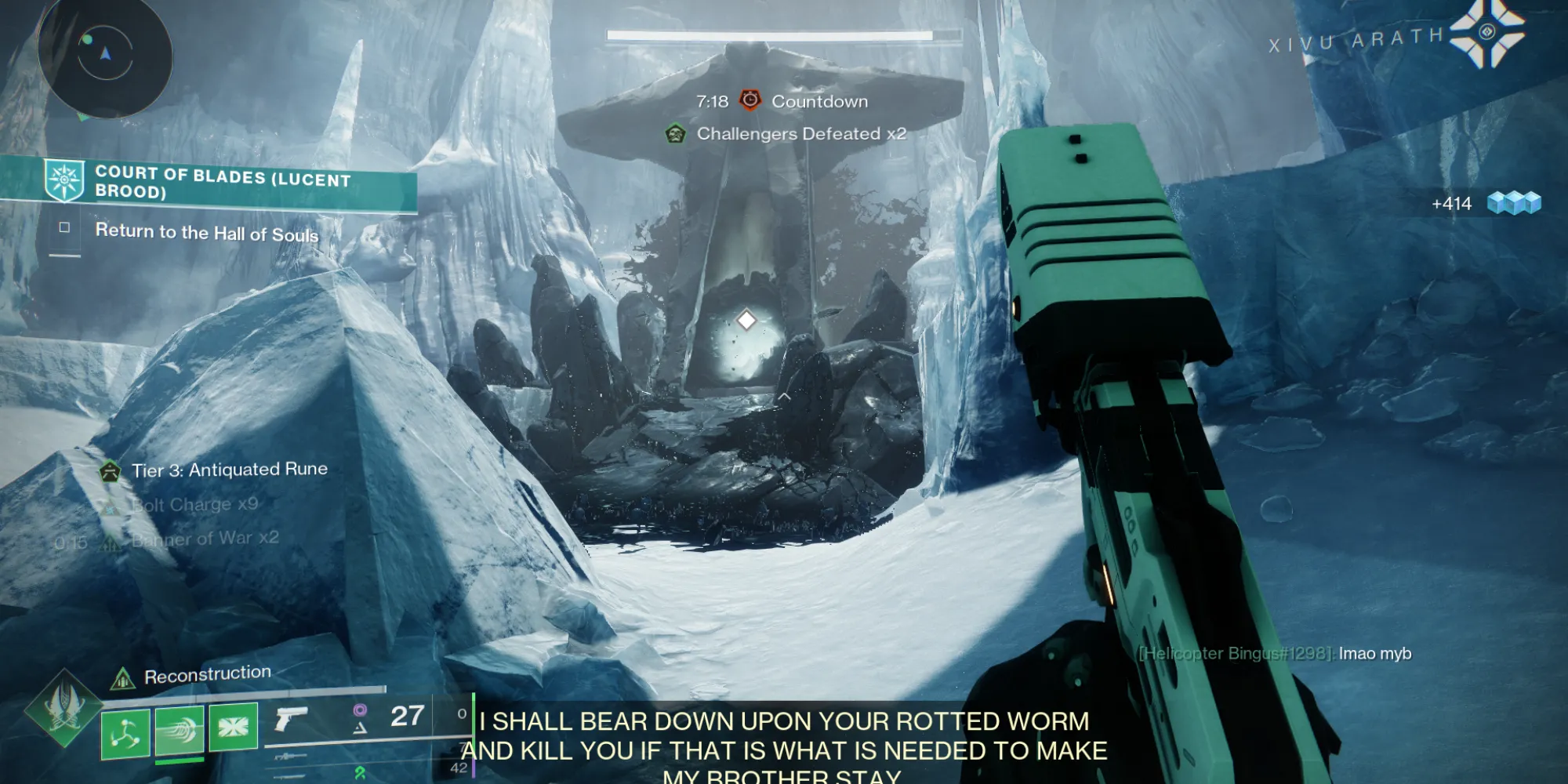Image resolution: width=1568 pixels, height=784 pixels.
Task: Select the Reconstruction perk indicator
Action: [122, 679]
